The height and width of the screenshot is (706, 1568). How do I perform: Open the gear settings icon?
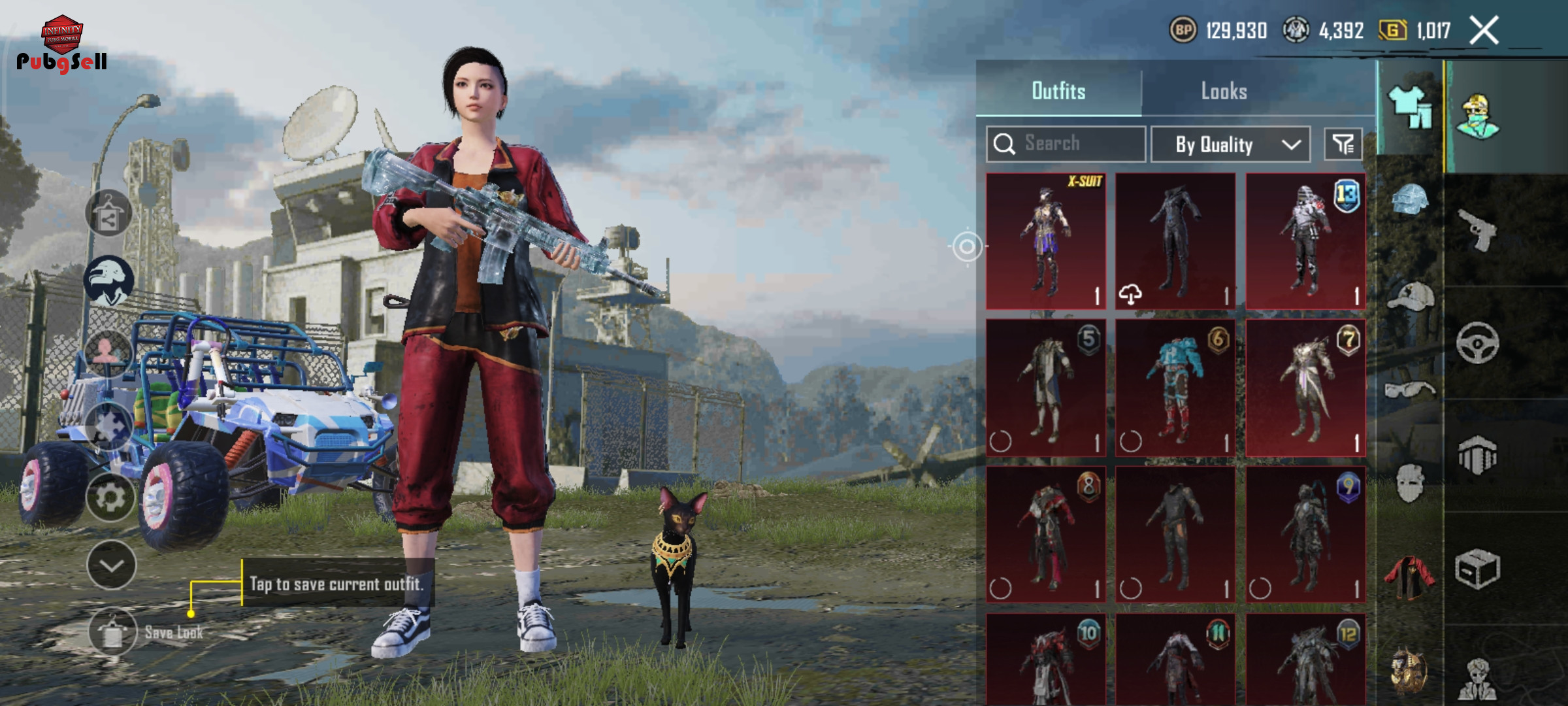click(x=110, y=497)
